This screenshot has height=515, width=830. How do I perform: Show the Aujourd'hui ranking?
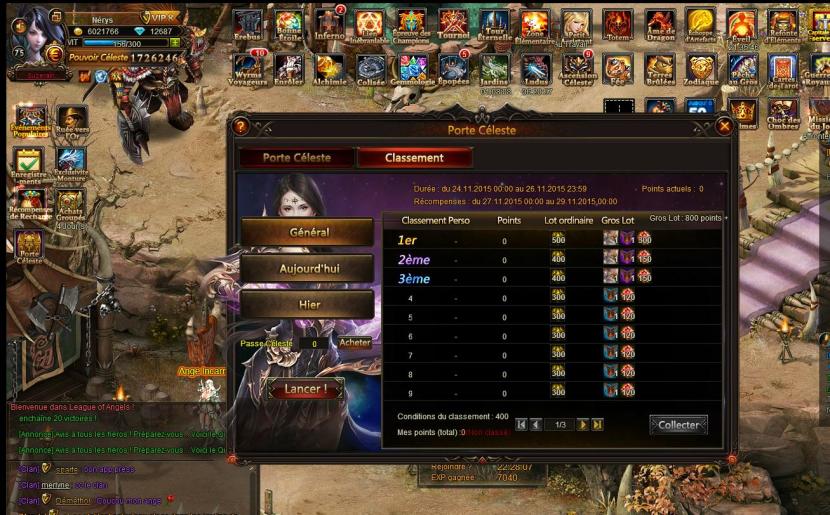[x=308, y=269]
